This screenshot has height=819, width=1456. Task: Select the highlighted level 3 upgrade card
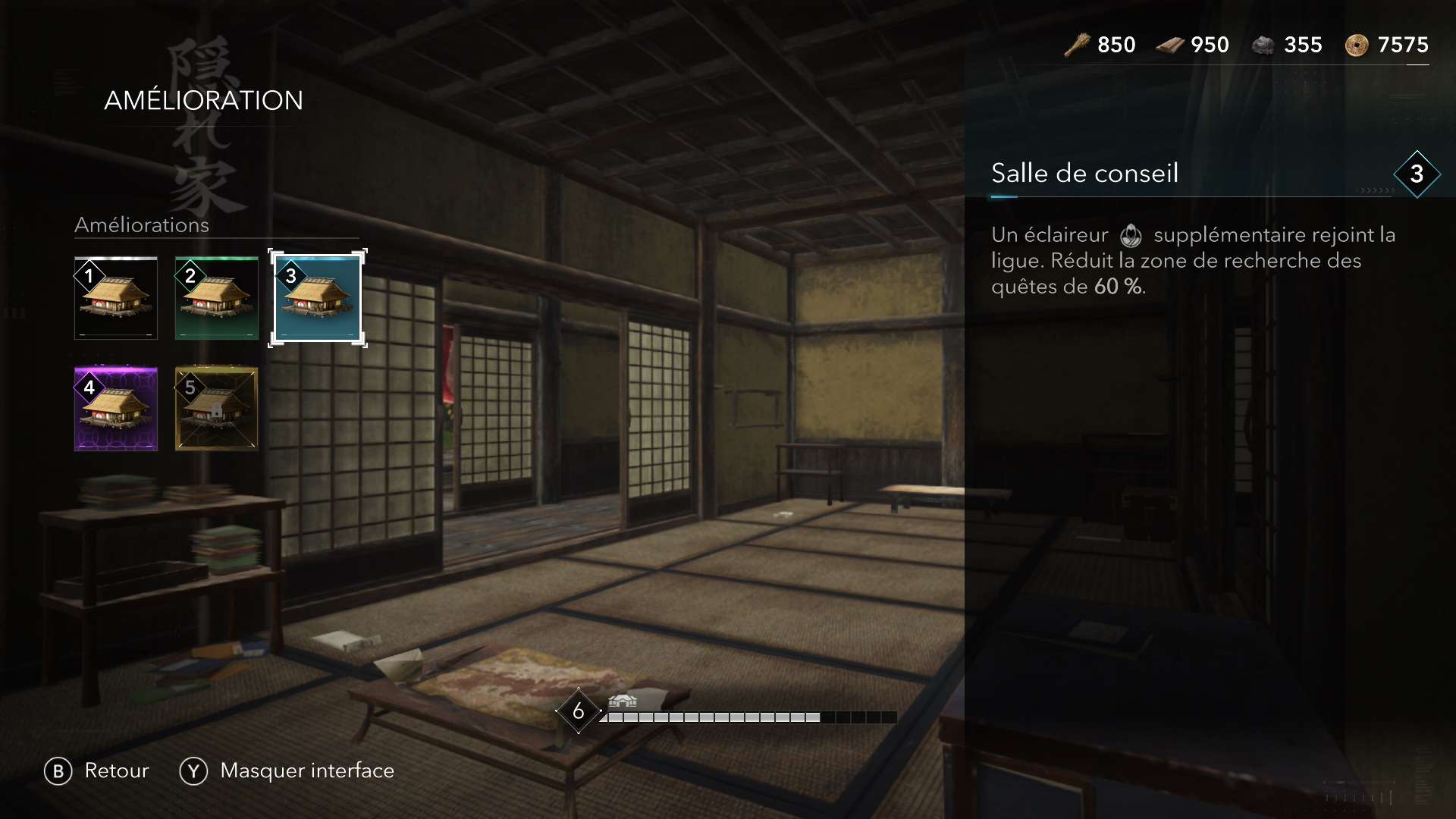click(317, 298)
